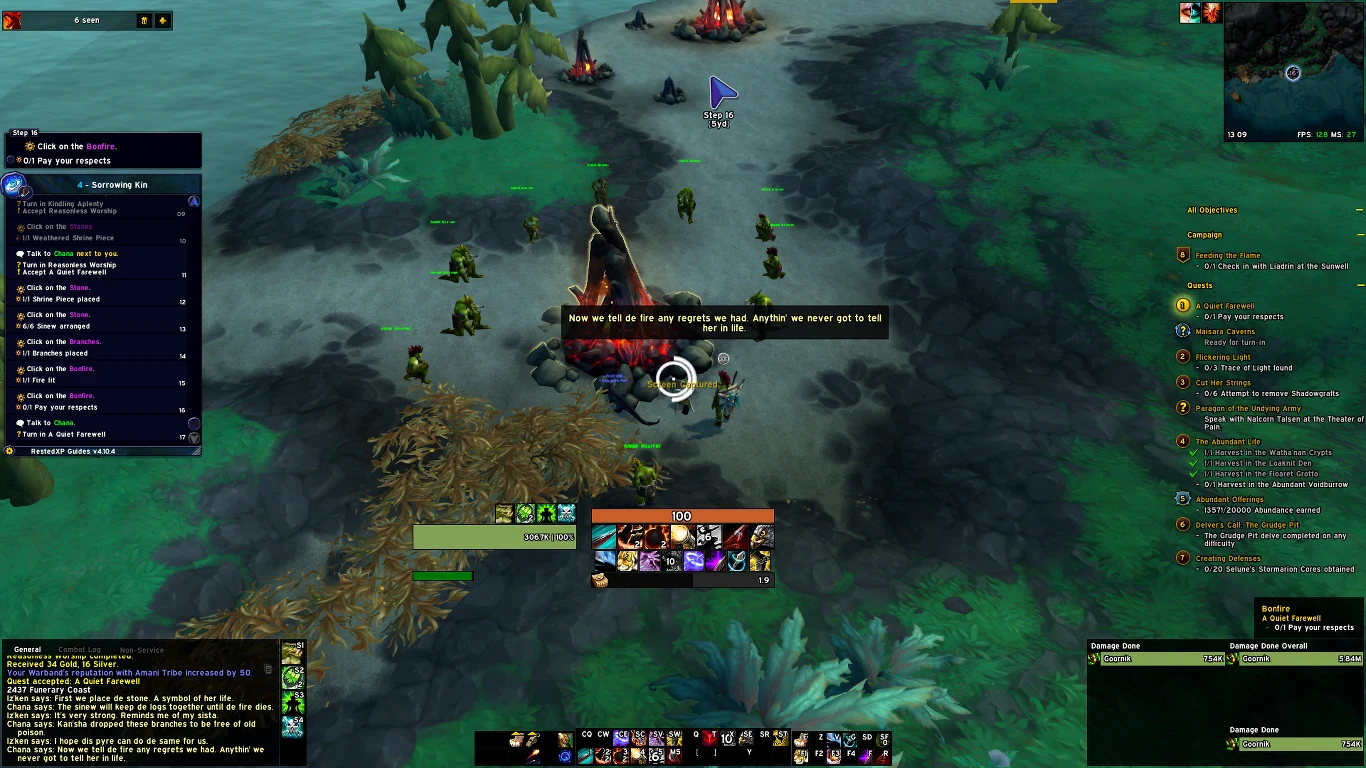Screen dimensions: 1366x768
Task: Collapse the Quests section of the tracker
Action: (1359, 286)
